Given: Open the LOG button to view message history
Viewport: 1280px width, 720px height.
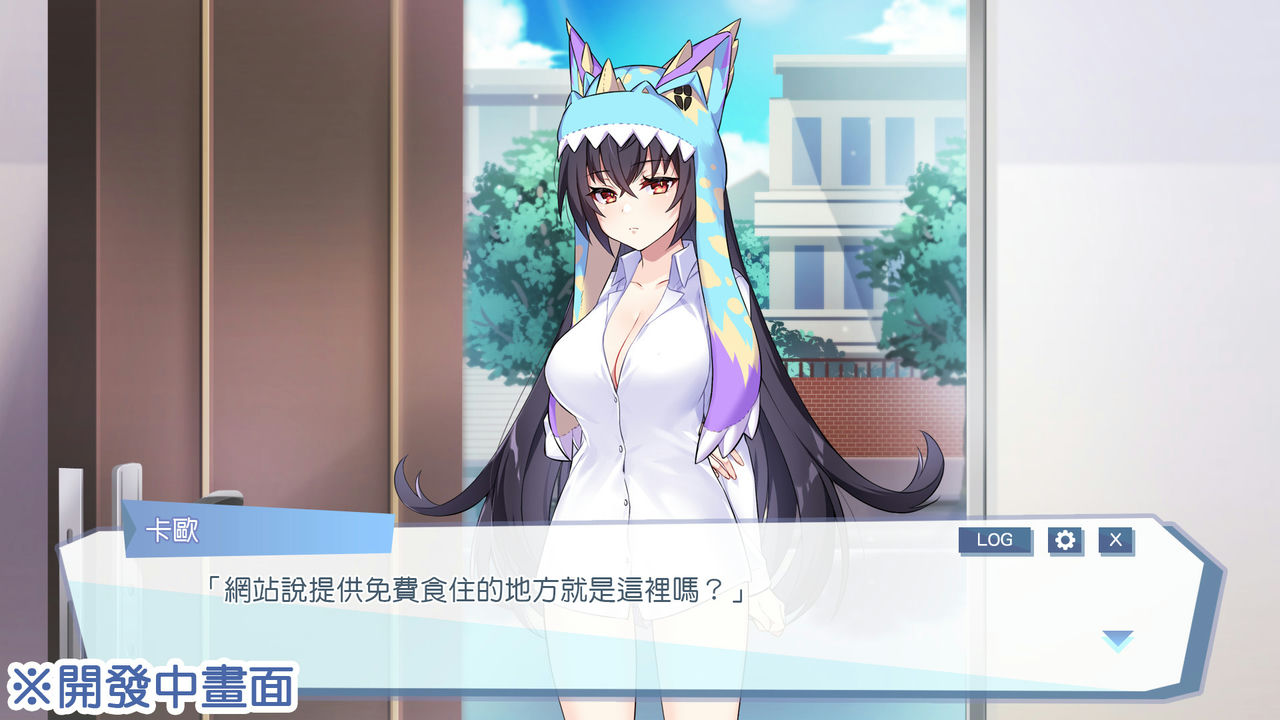Looking at the screenshot, I should coord(997,540).
